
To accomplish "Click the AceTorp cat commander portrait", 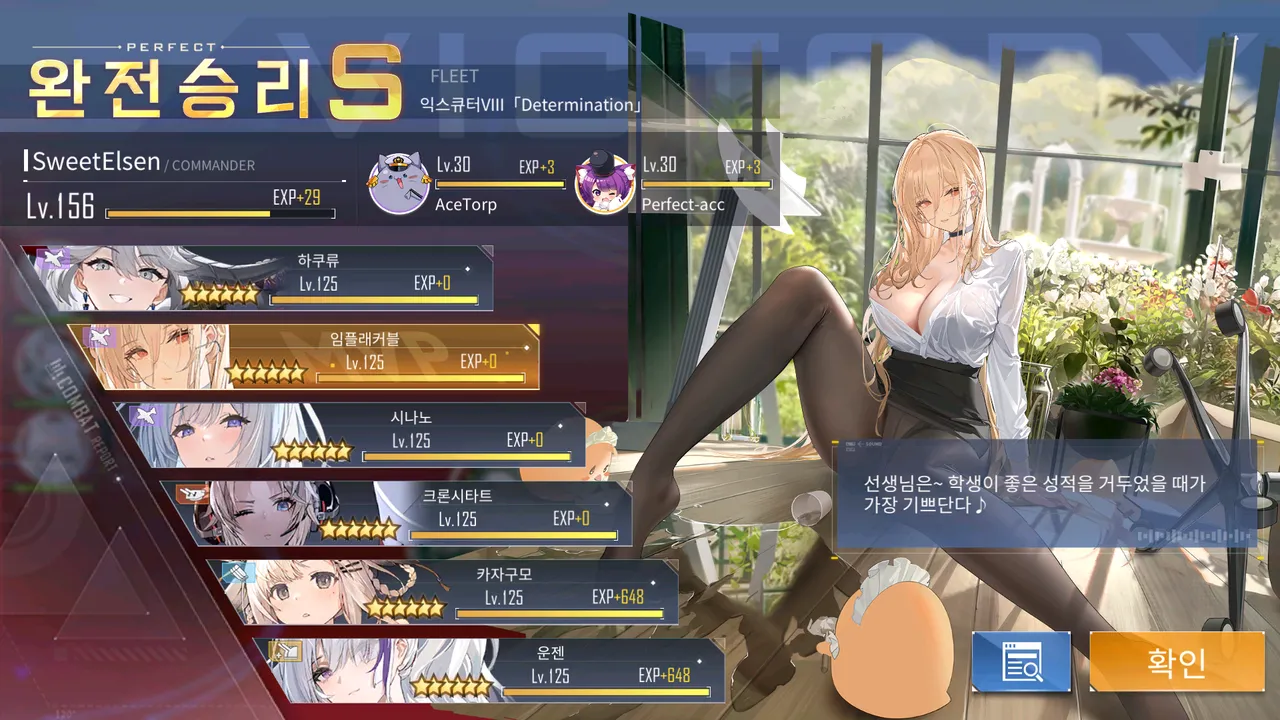I will point(399,183).
